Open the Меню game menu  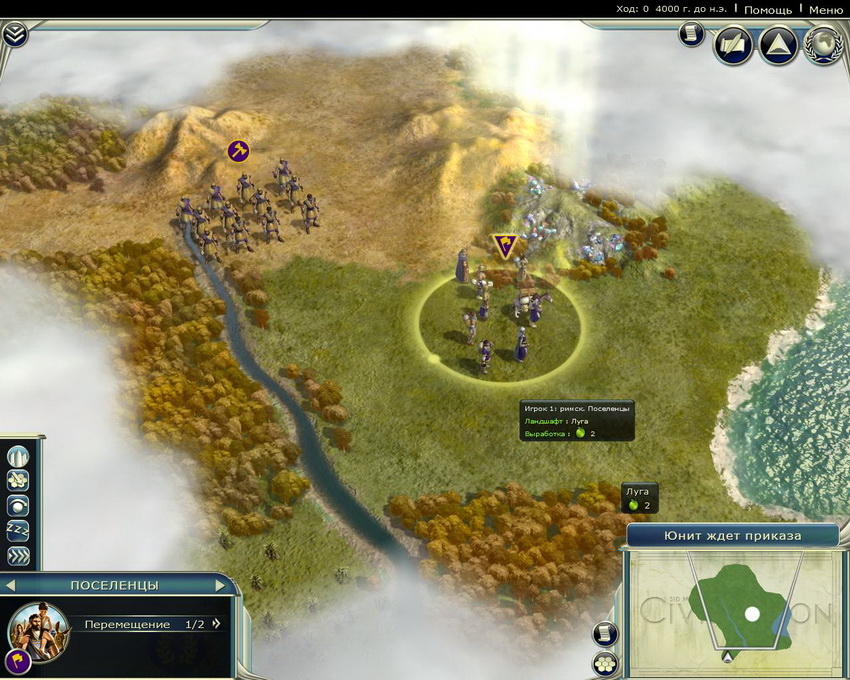pos(826,9)
